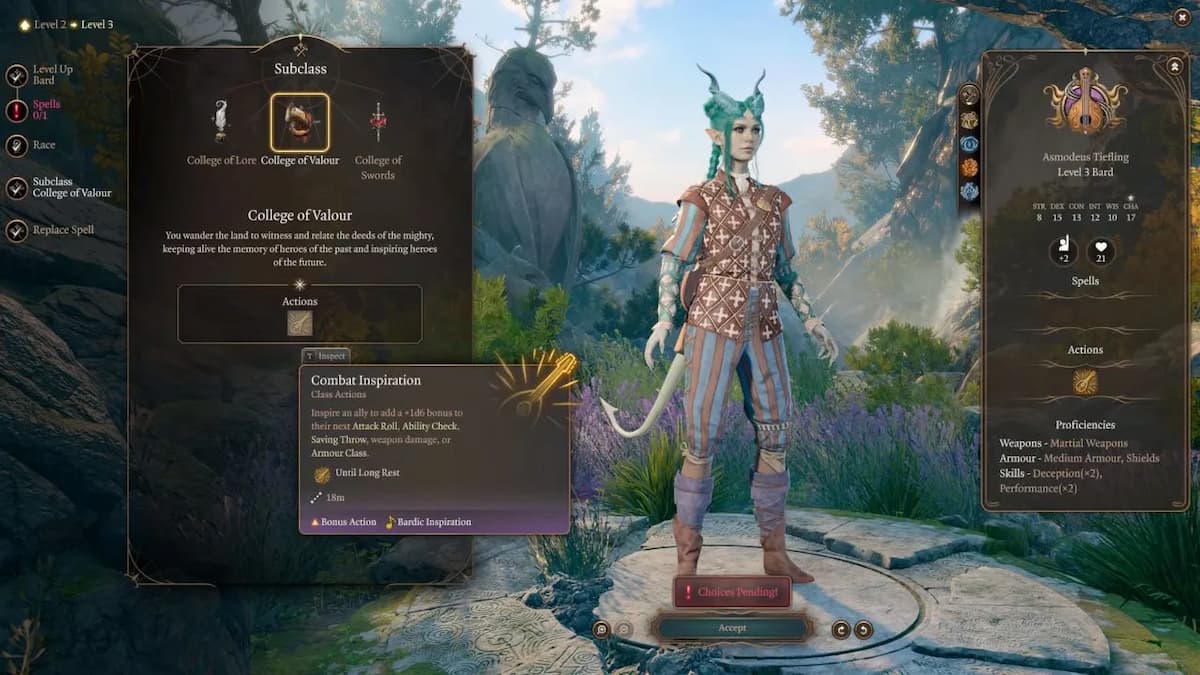Select the College of Lore subclass

(x=221, y=122)
